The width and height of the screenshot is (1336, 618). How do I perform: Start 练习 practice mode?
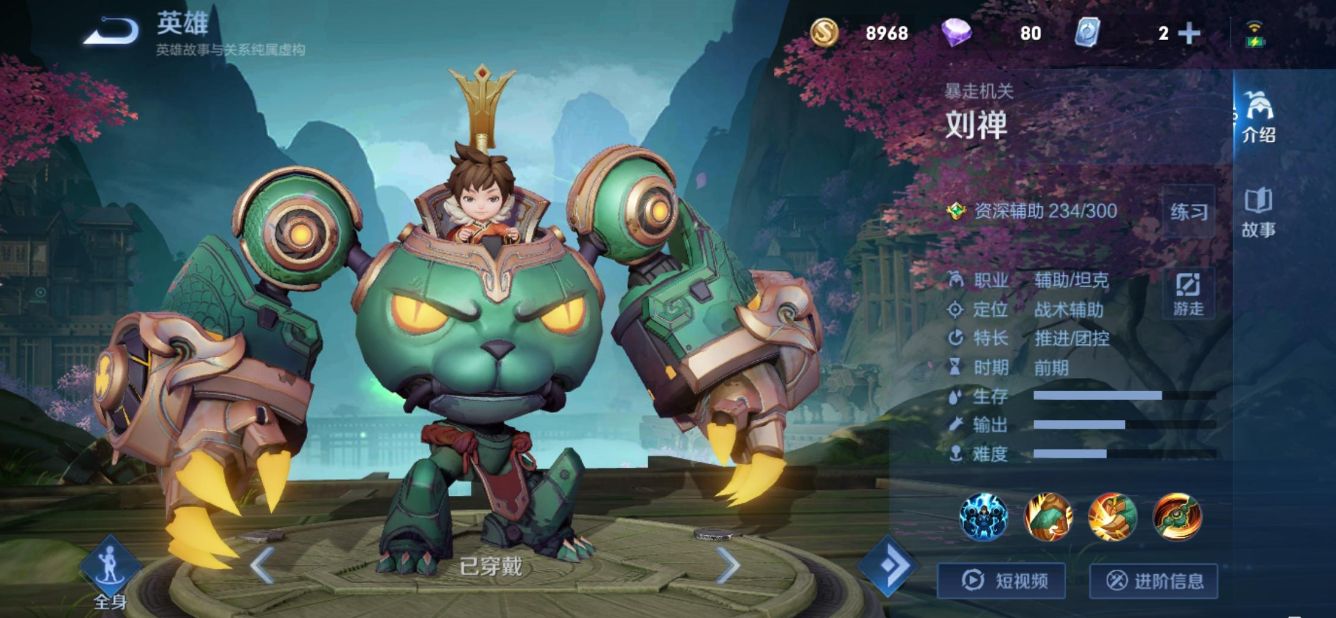pyautogui.click(x=1189, y=212)
